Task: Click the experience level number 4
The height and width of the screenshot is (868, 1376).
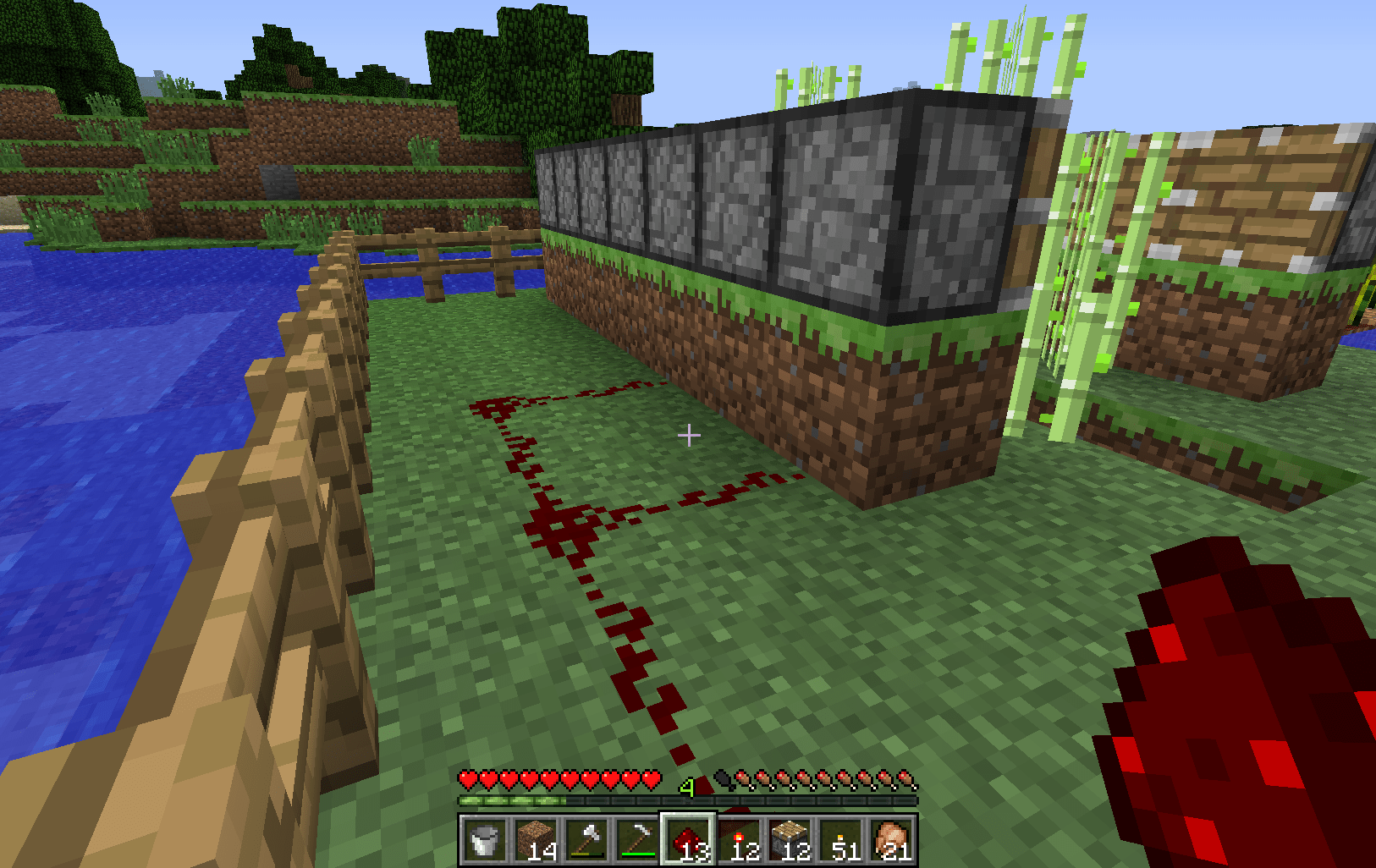Action: (x=687, y=788)
